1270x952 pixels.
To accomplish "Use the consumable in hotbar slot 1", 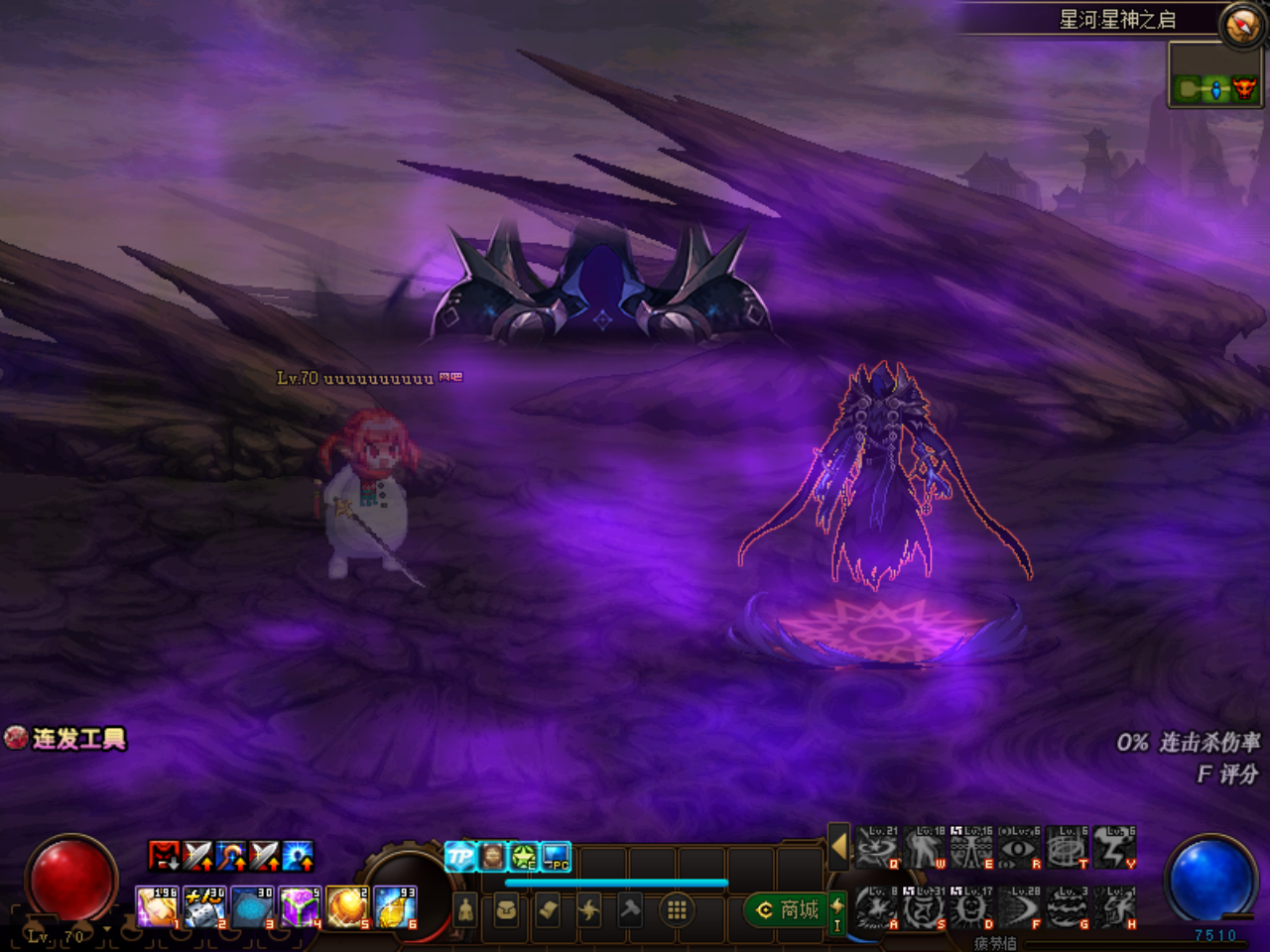I will pyautogui.click(x=157, y=908).
